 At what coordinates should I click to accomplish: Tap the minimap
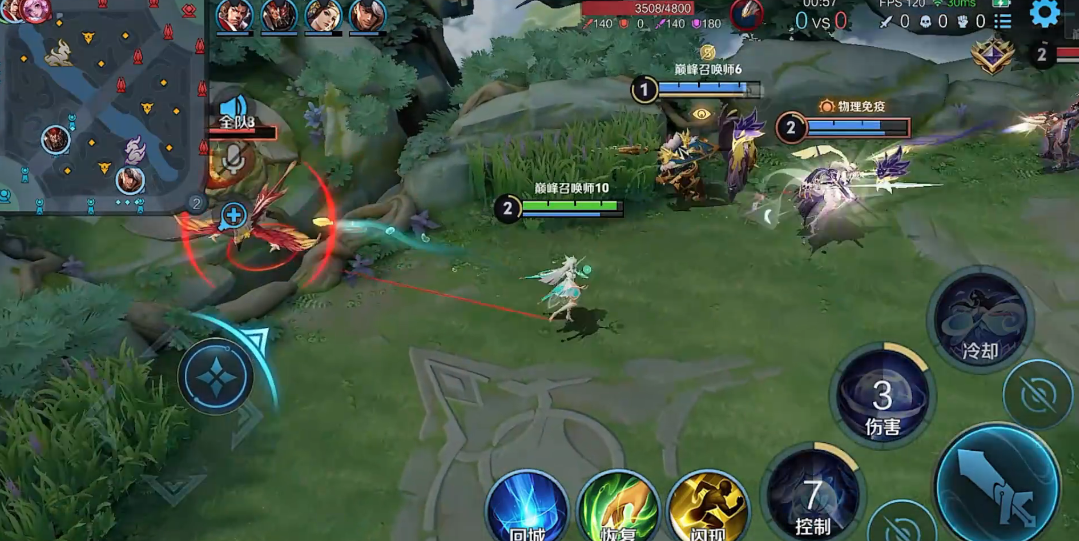point(102,105)
